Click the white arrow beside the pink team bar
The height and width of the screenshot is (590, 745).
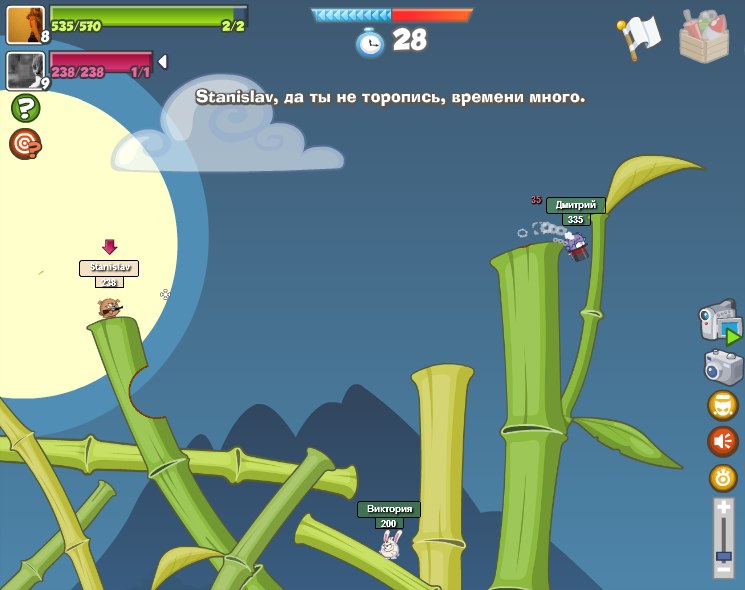pos(162,62)
